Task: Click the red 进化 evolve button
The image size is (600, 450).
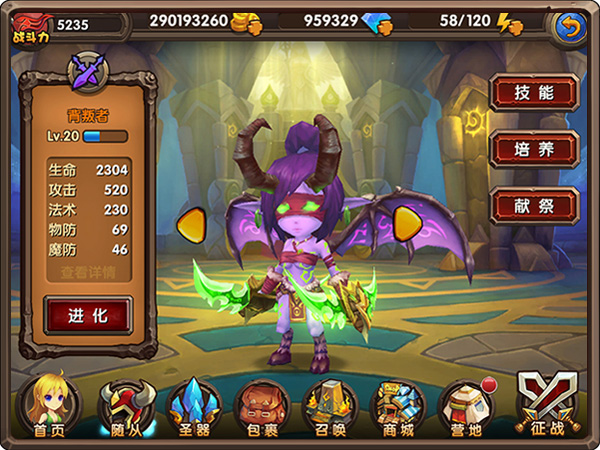Action: [x=87, y=315]
